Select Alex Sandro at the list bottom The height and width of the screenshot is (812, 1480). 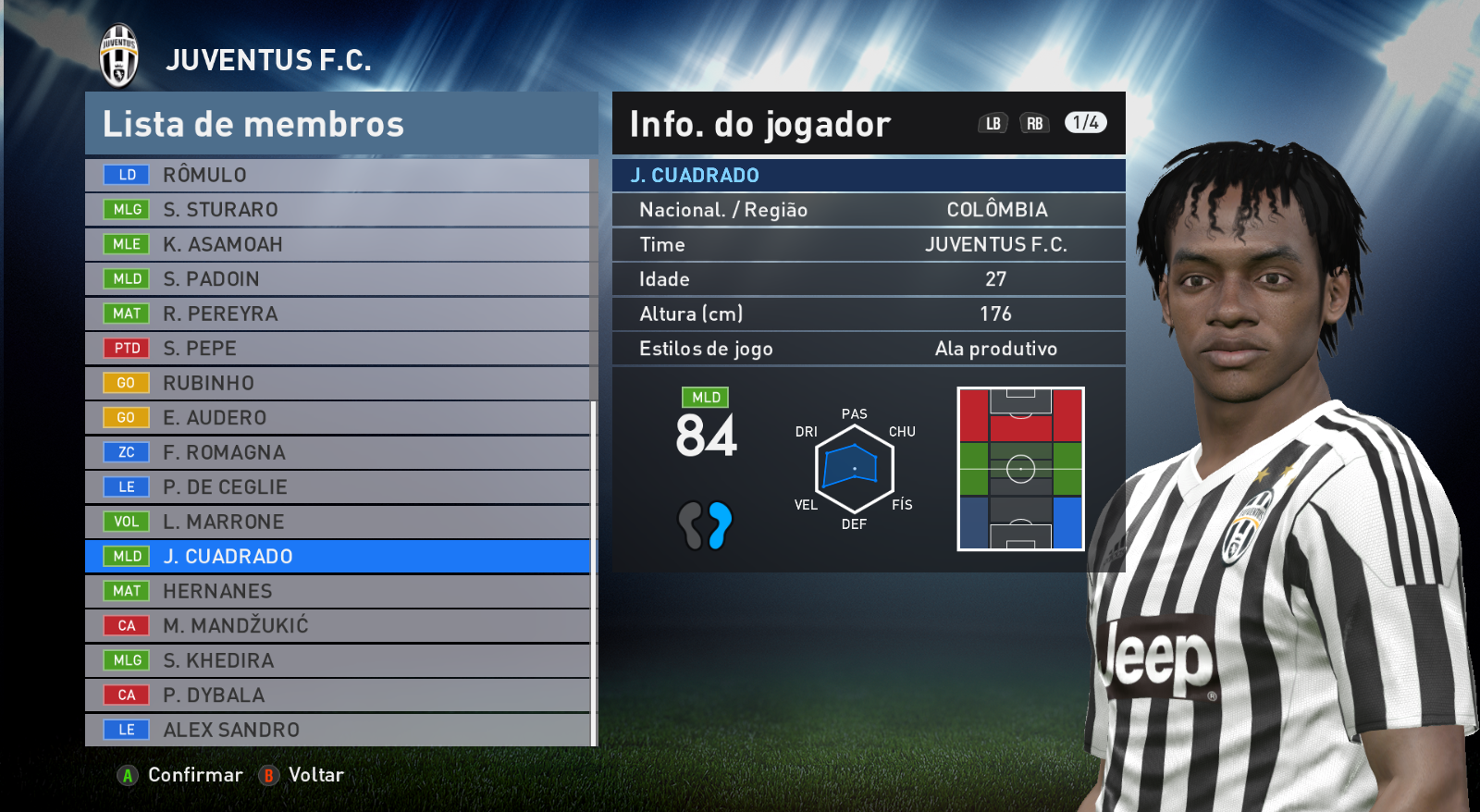pyautogui.click(x=338, y=730)
